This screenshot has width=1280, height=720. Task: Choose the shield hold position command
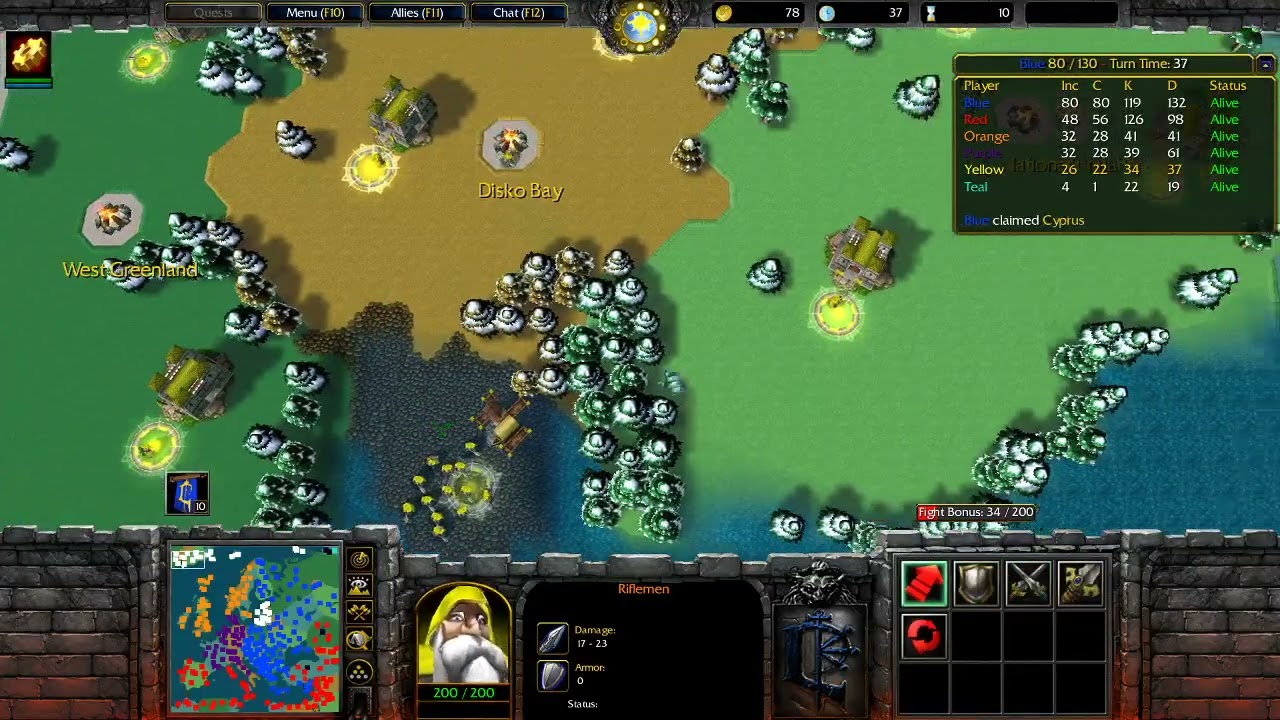click(975, 584)
